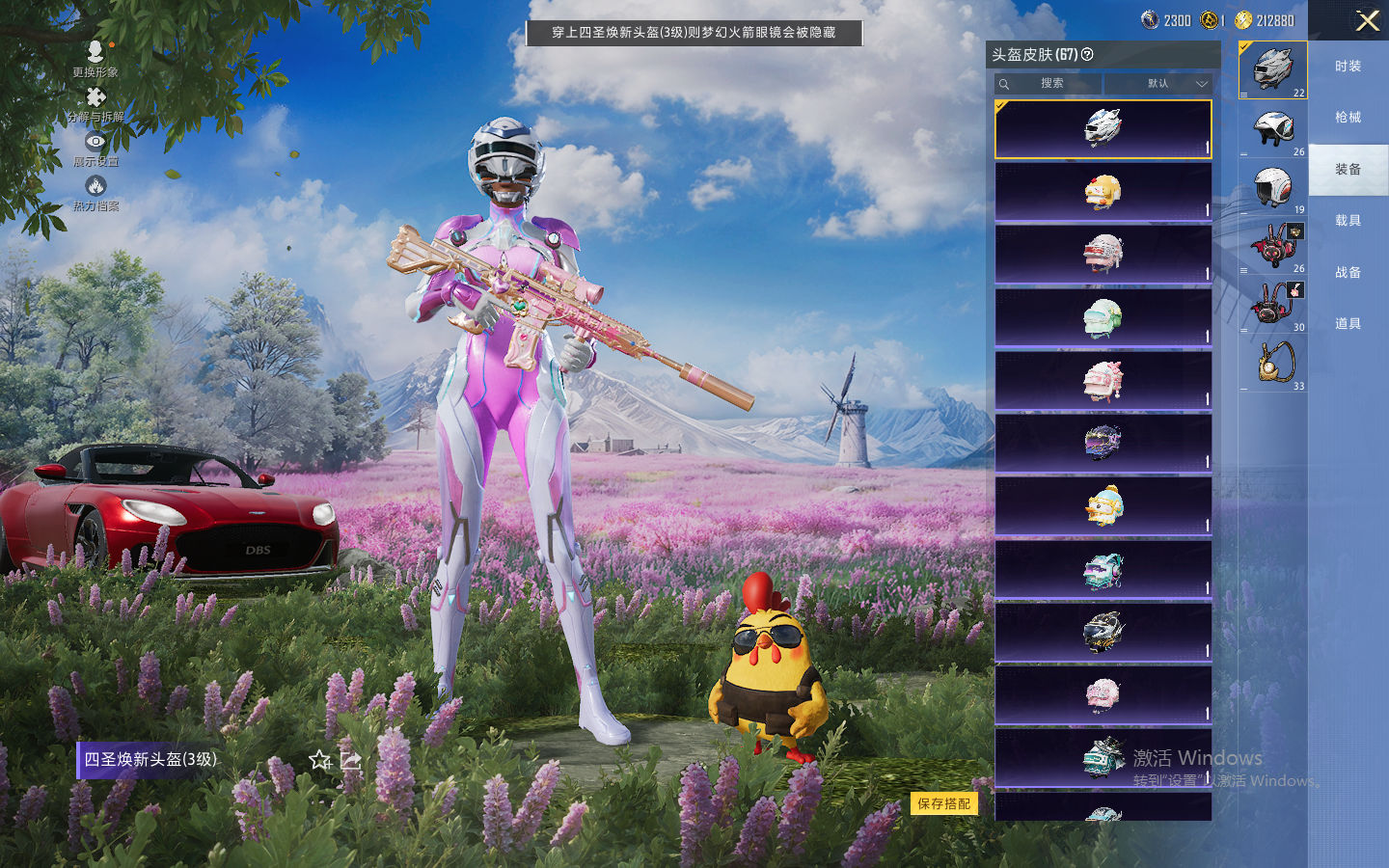The image size is (1389, 868).
Task: Select the pink bow helmet skin
Action: point(1103,380)
